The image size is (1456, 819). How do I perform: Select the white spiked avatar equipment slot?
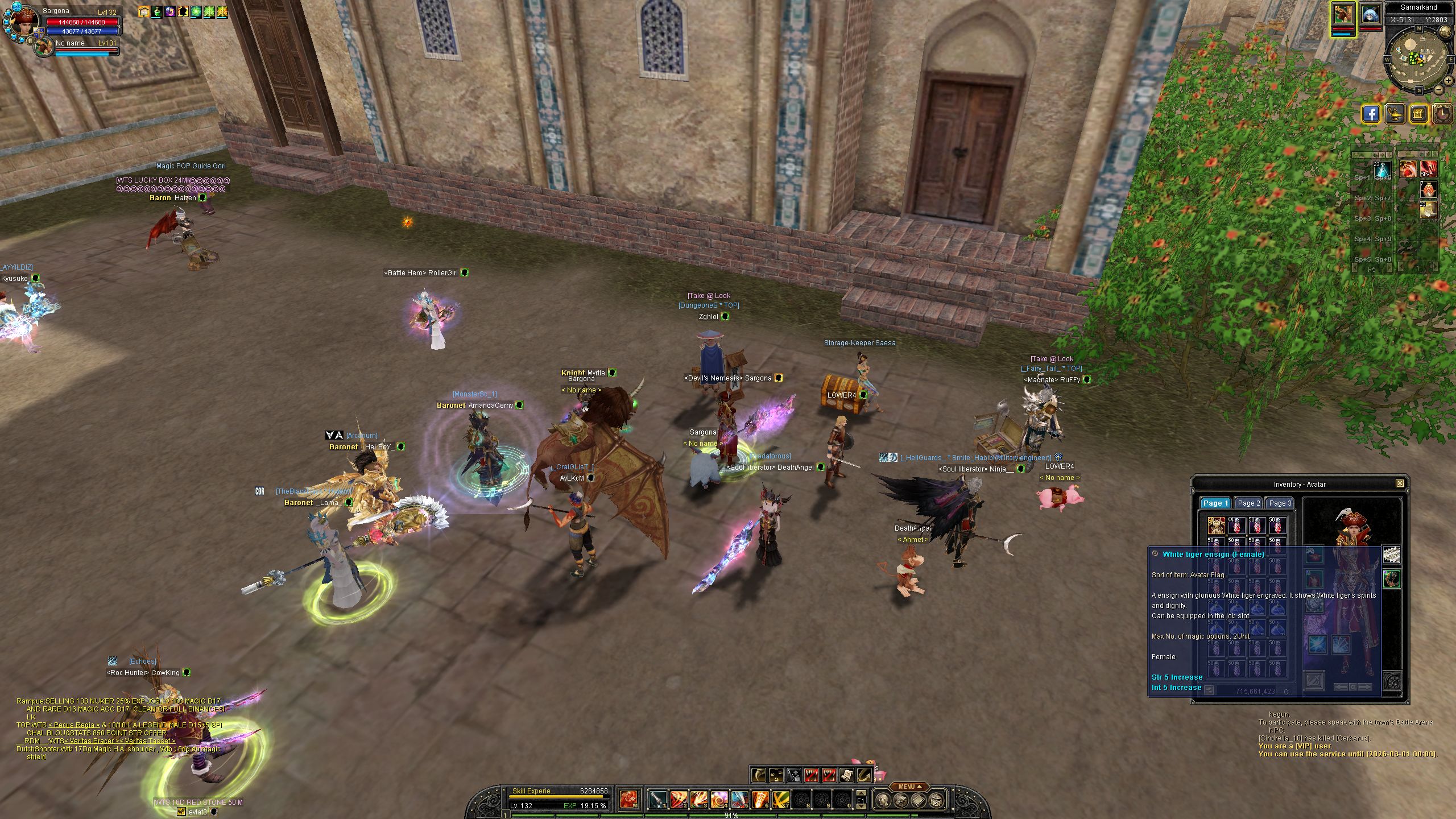(1391, 555)
